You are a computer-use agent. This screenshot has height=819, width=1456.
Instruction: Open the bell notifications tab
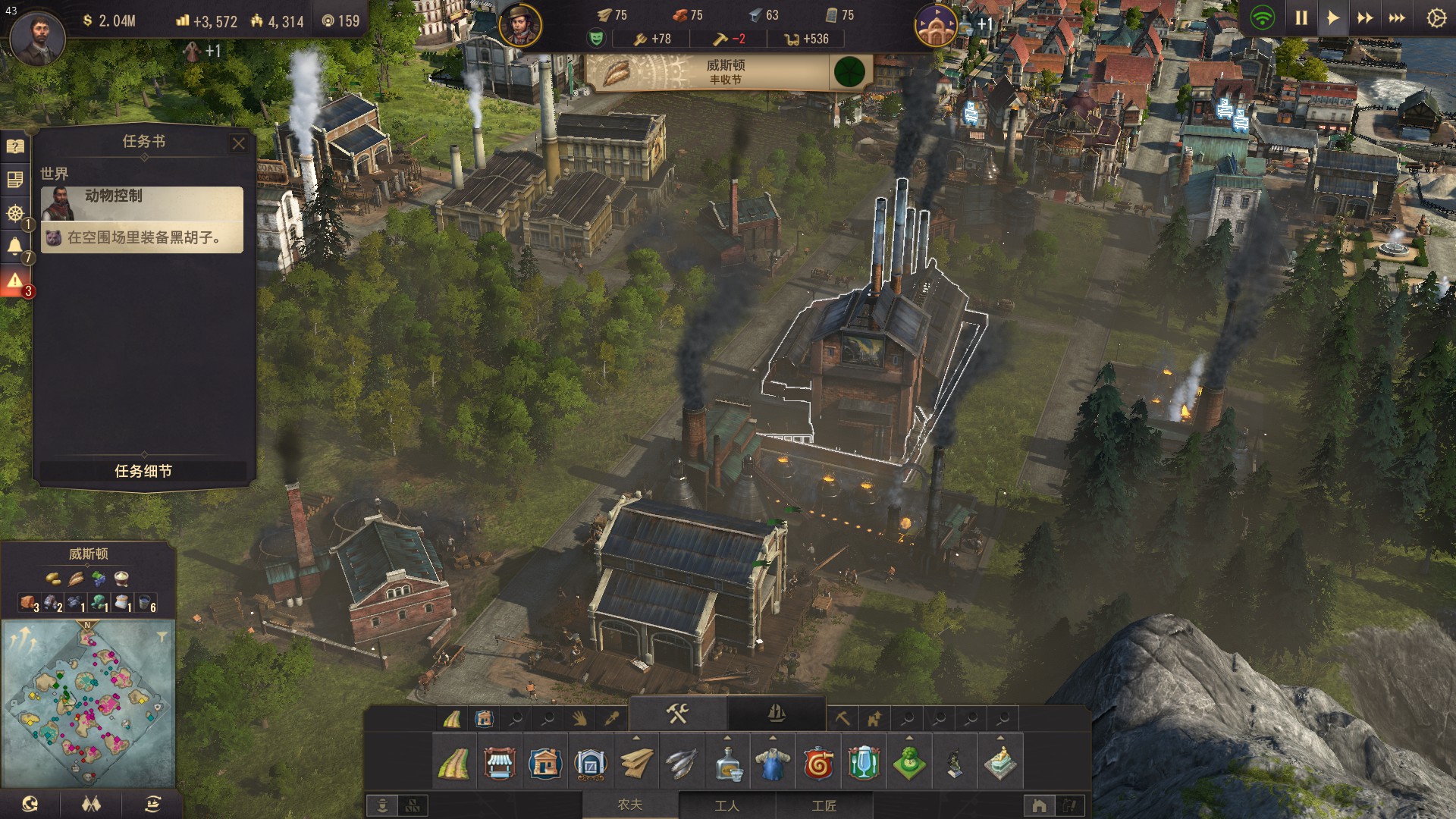pyautogui.click(x=14, y=246)
